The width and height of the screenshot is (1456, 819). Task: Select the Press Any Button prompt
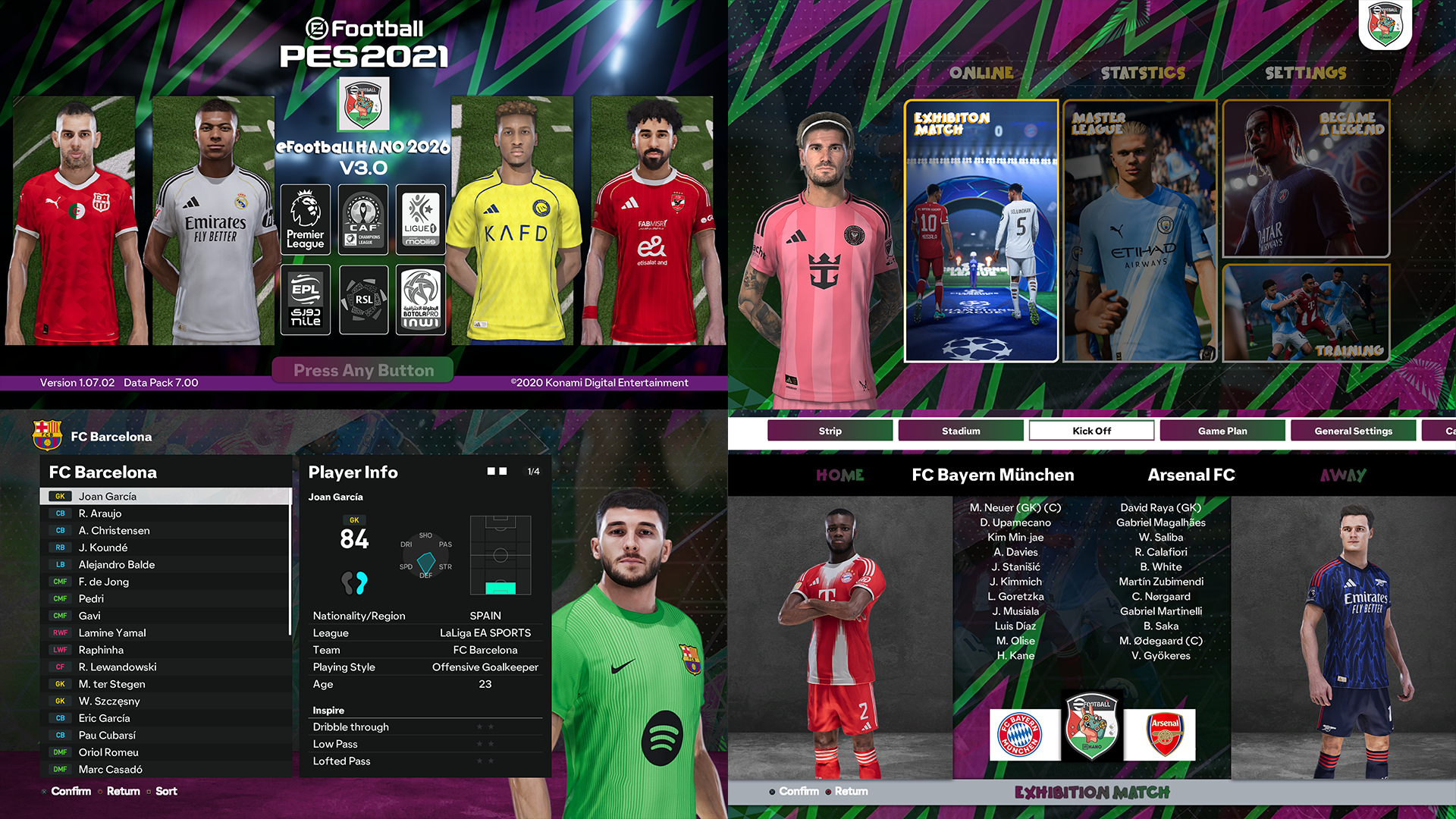tap(363, 370)
